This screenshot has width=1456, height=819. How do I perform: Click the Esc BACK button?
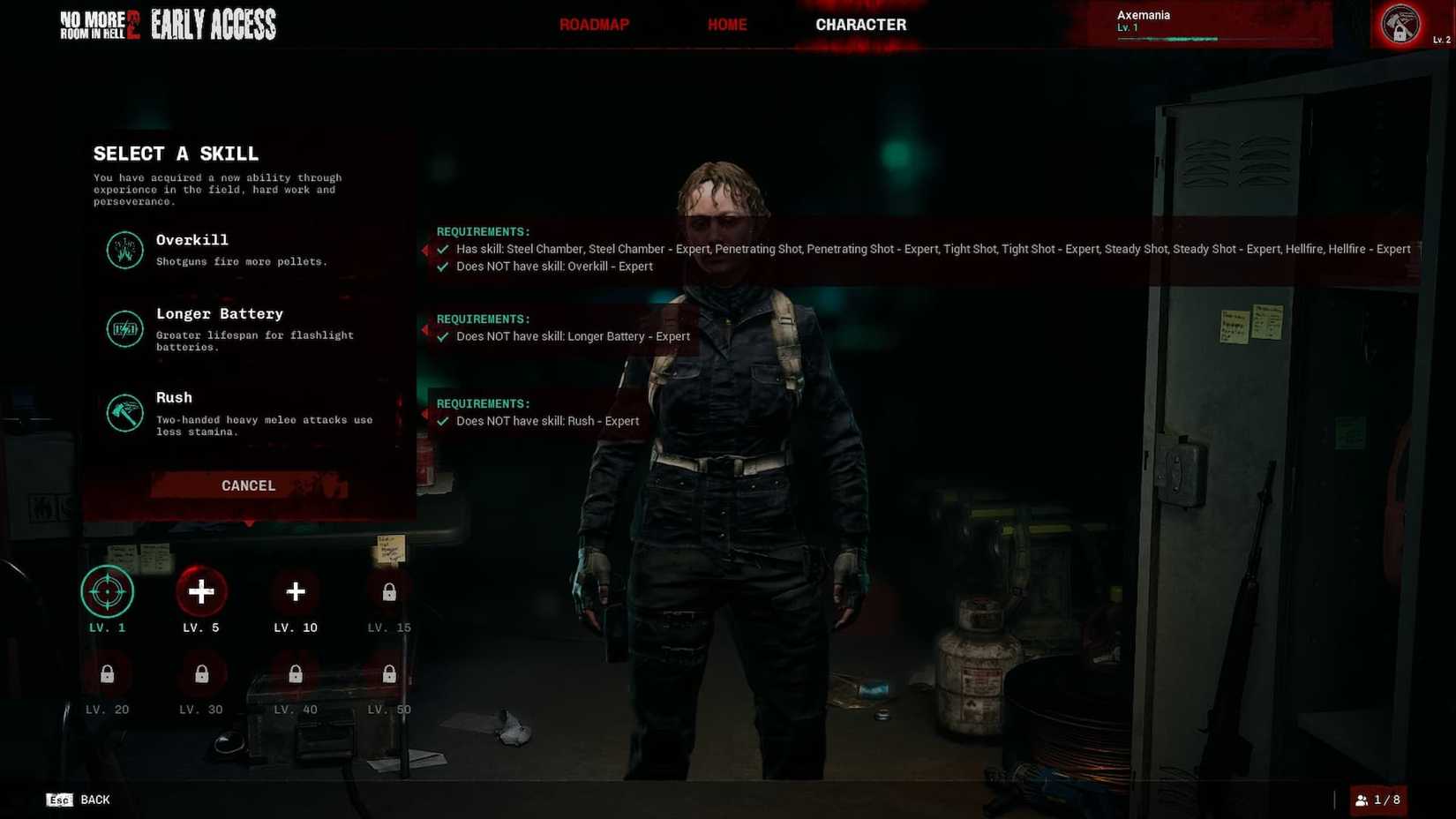[x=78, y=800]
